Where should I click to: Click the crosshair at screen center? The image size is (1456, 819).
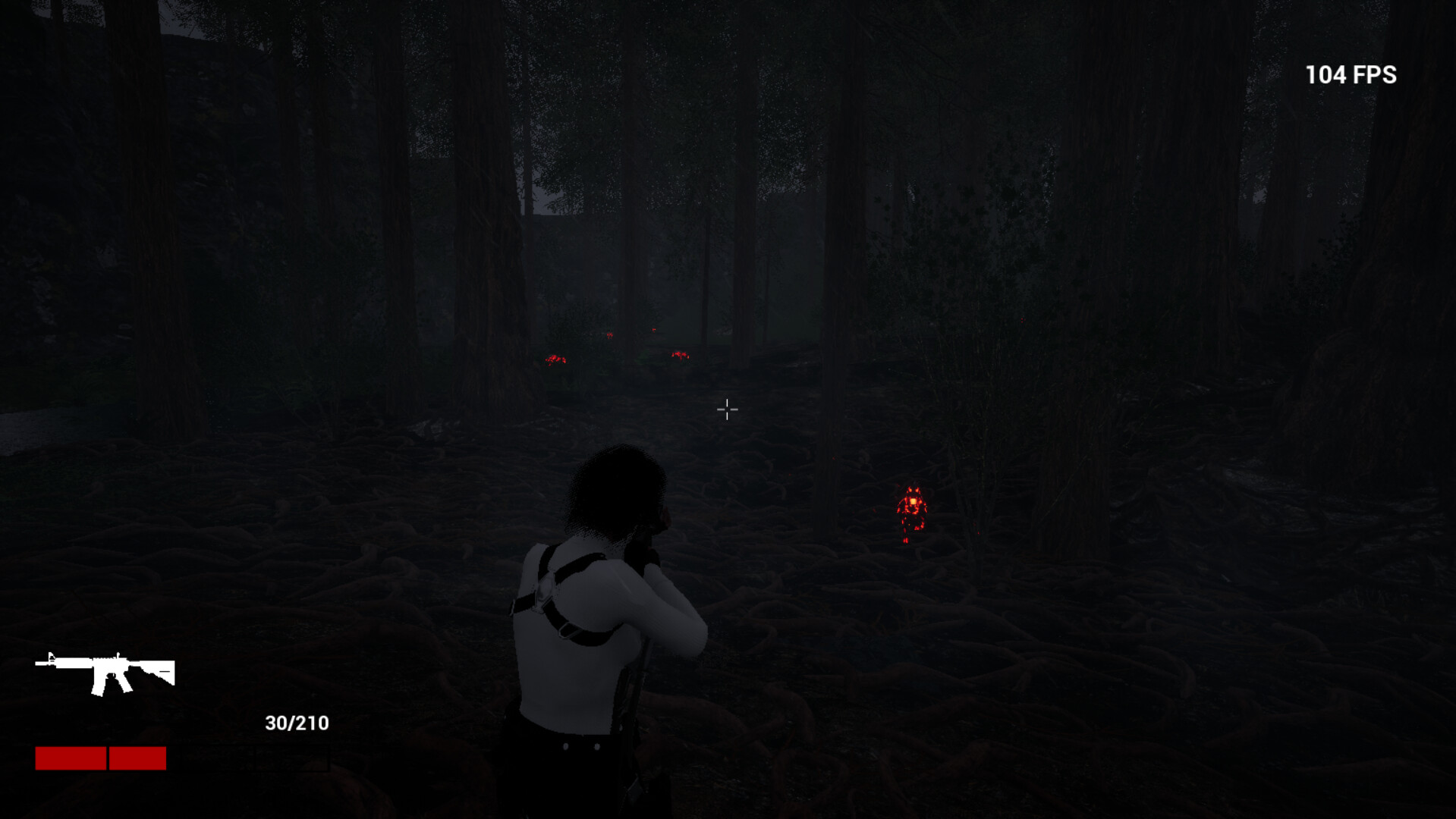(x=727, y=409)
